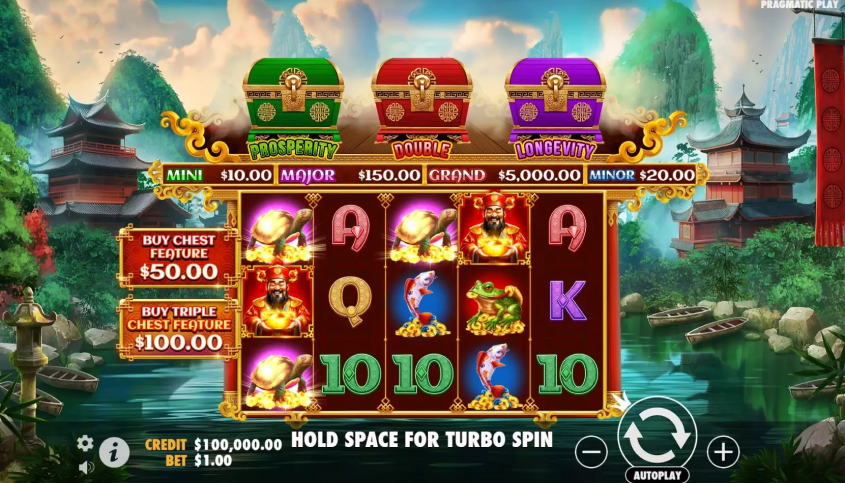The image size is (845, 483).
Task: Decrease the bet with the minus button
Action: (592, 452)
